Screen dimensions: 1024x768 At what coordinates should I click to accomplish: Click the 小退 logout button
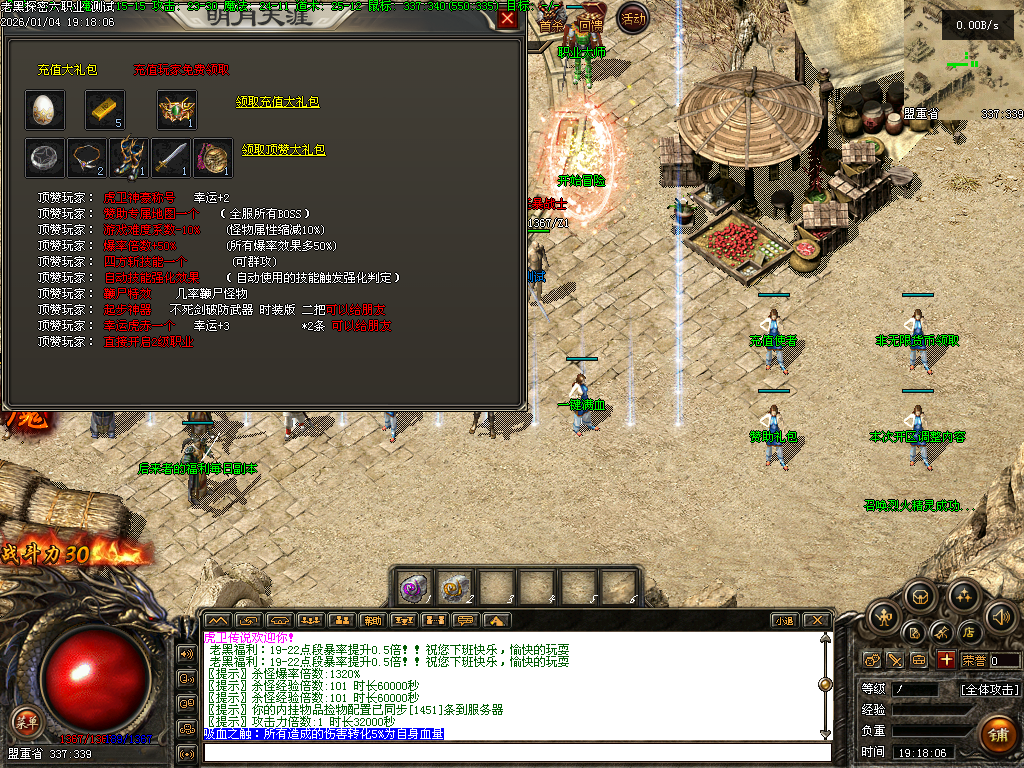click(x=783, y=620)
